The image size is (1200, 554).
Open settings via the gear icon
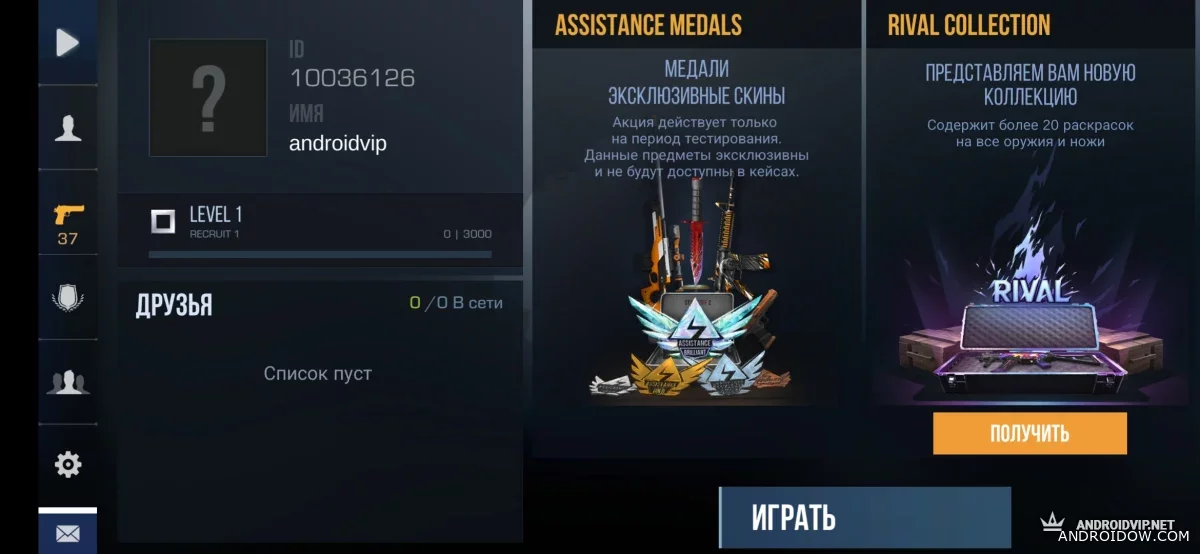point(67,464)
